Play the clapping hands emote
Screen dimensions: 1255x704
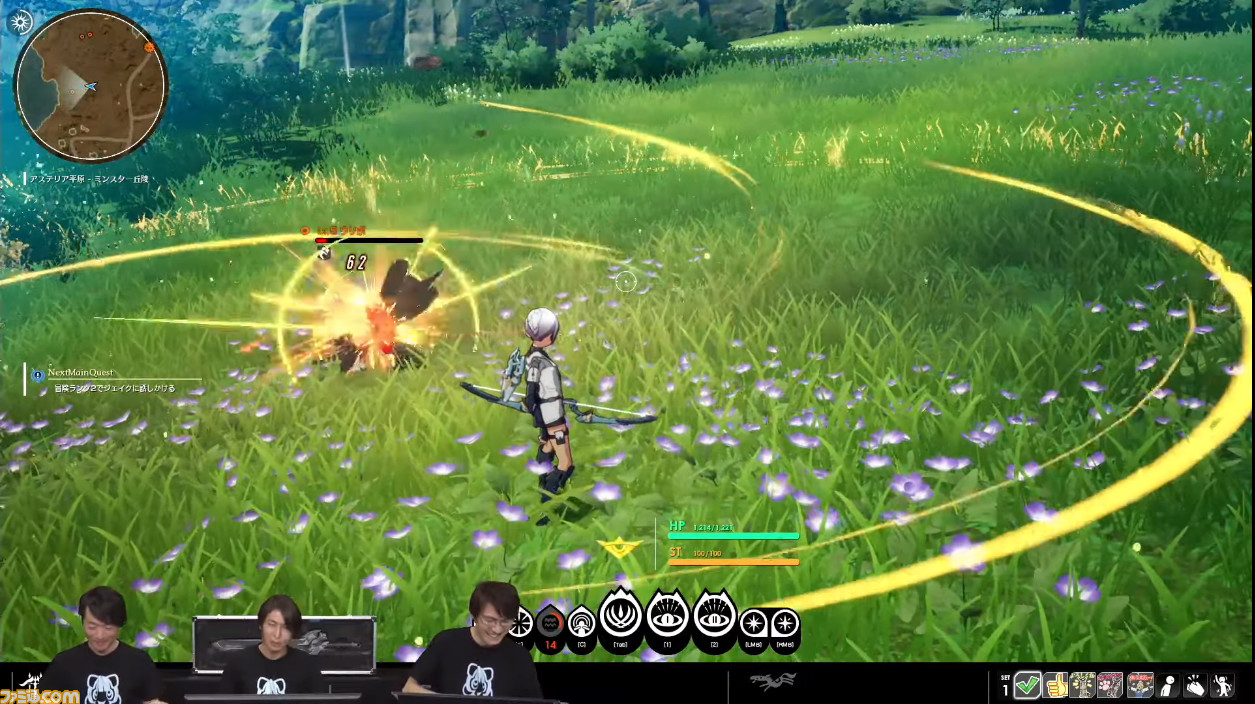click(x=1195, y=685)
